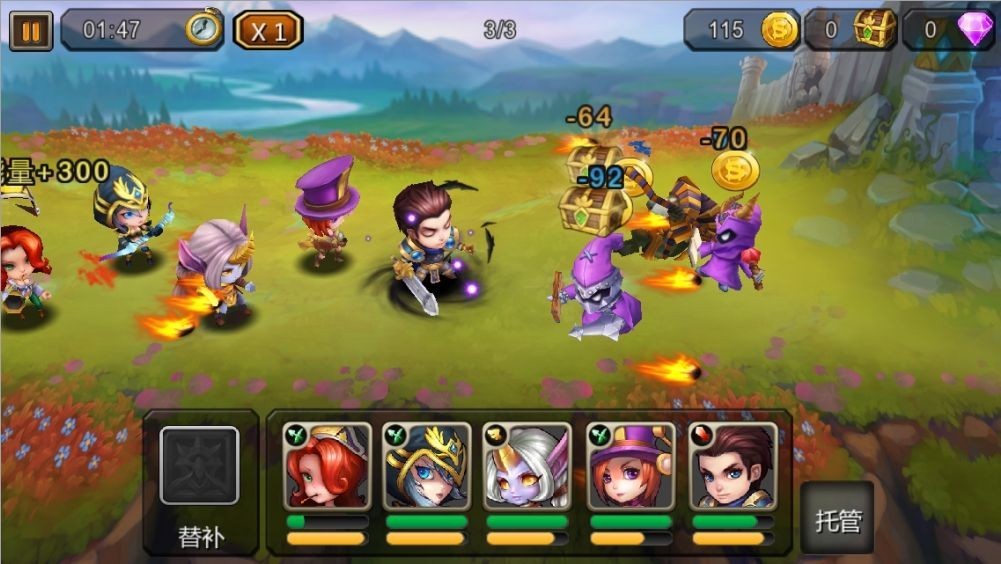Select the red-haired heroine portrait
The image size is (1001, 564).
327,465
